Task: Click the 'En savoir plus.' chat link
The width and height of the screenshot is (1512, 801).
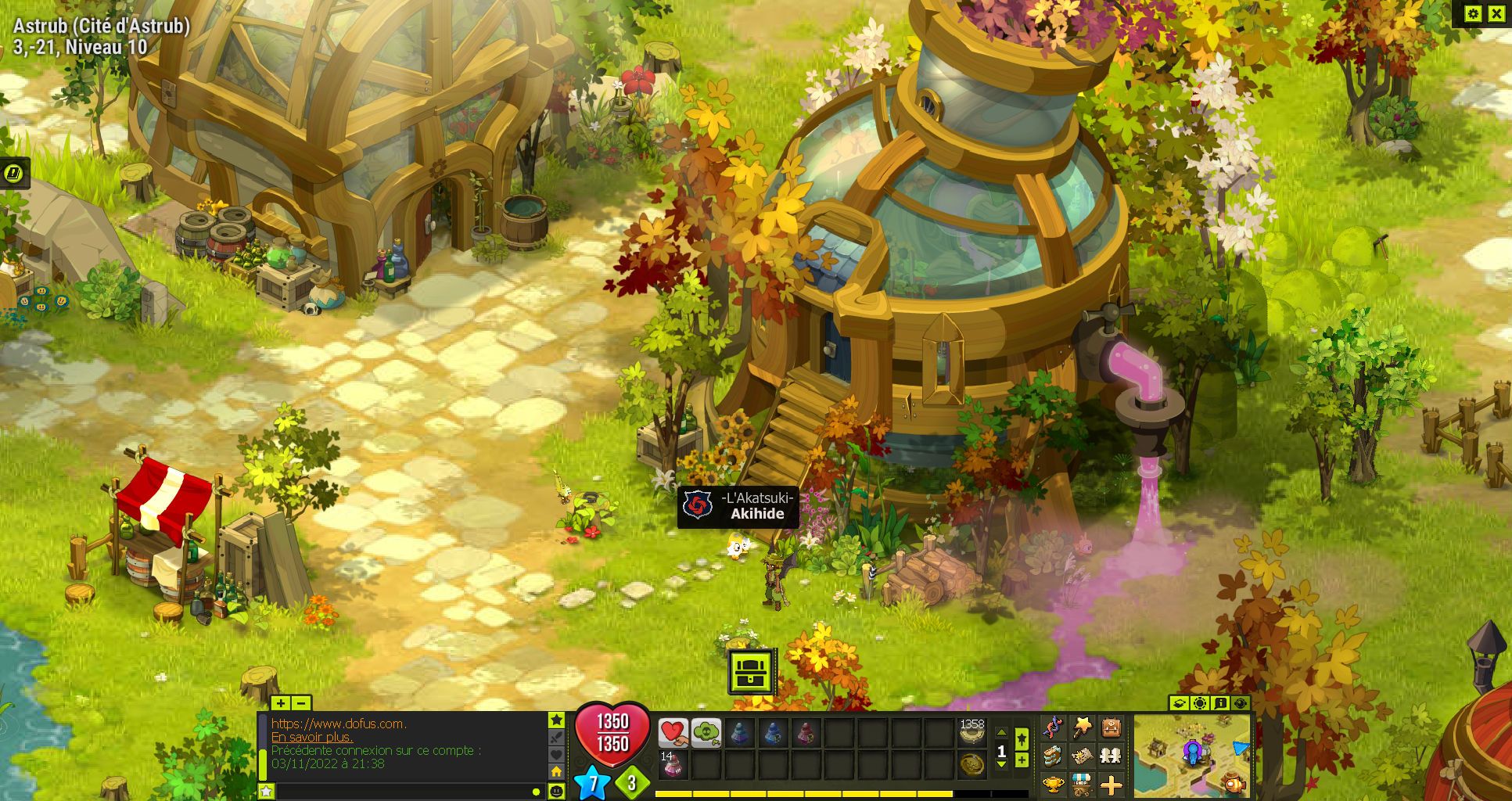Action: pos(312,737)
